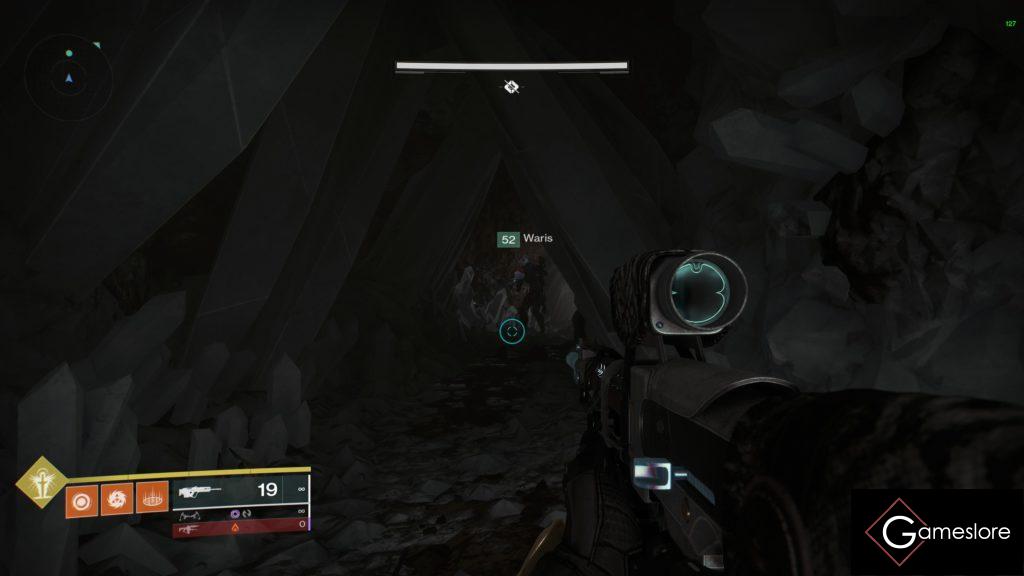Select the Waris player nameplate

525,239
